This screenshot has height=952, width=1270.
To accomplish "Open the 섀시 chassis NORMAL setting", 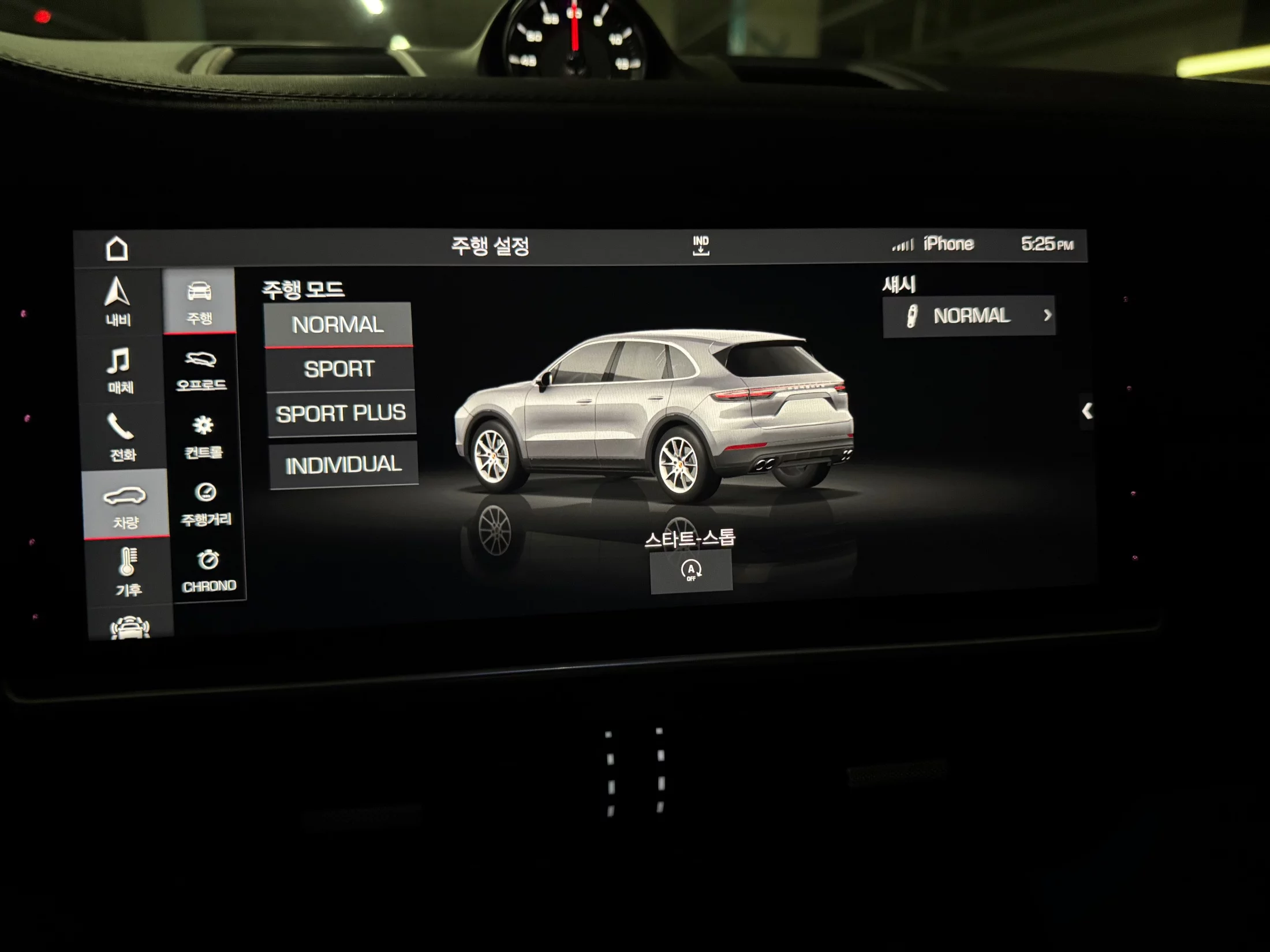I will tap(969, 316).
